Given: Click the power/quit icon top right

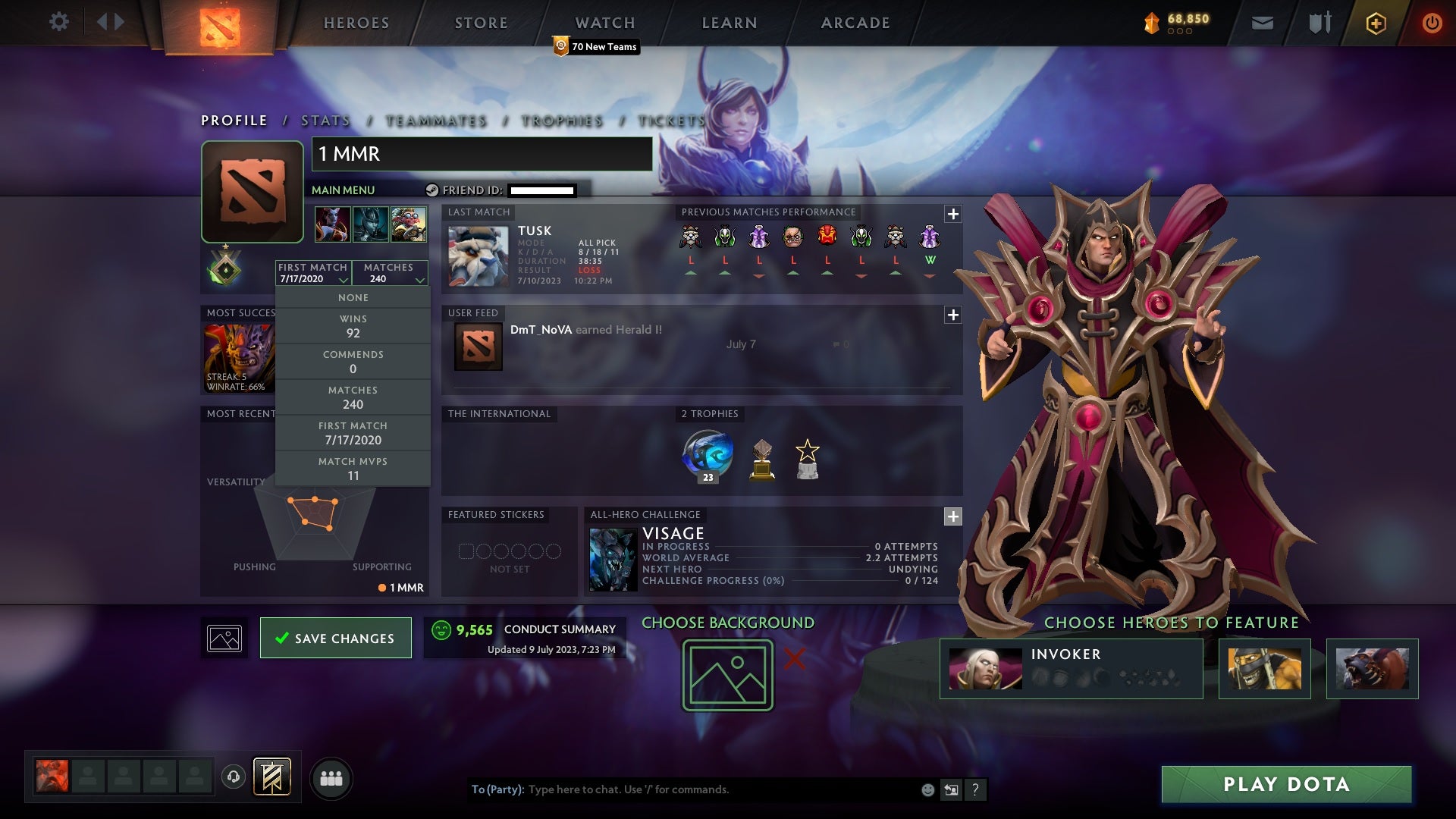Looking at the screenshot, I should click(1432, 23).
